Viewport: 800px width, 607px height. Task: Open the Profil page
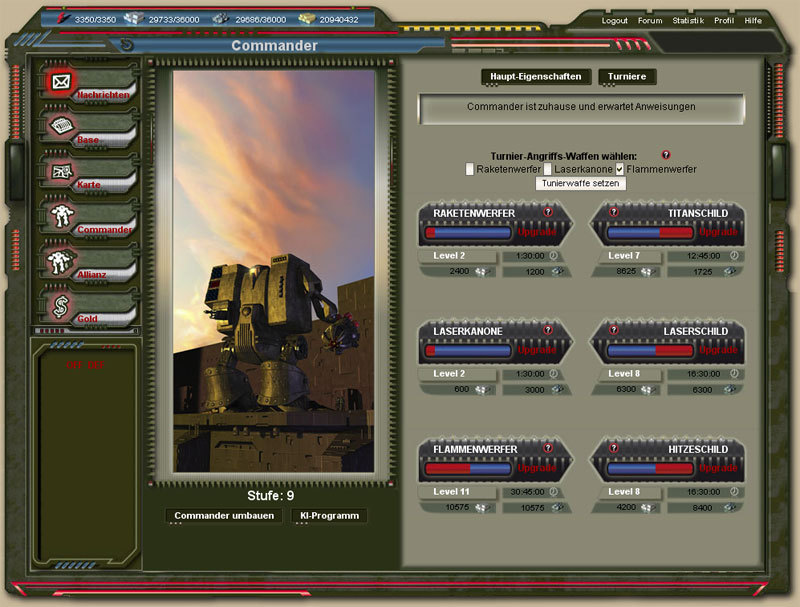pyautogui.click(x=724, y=21)
